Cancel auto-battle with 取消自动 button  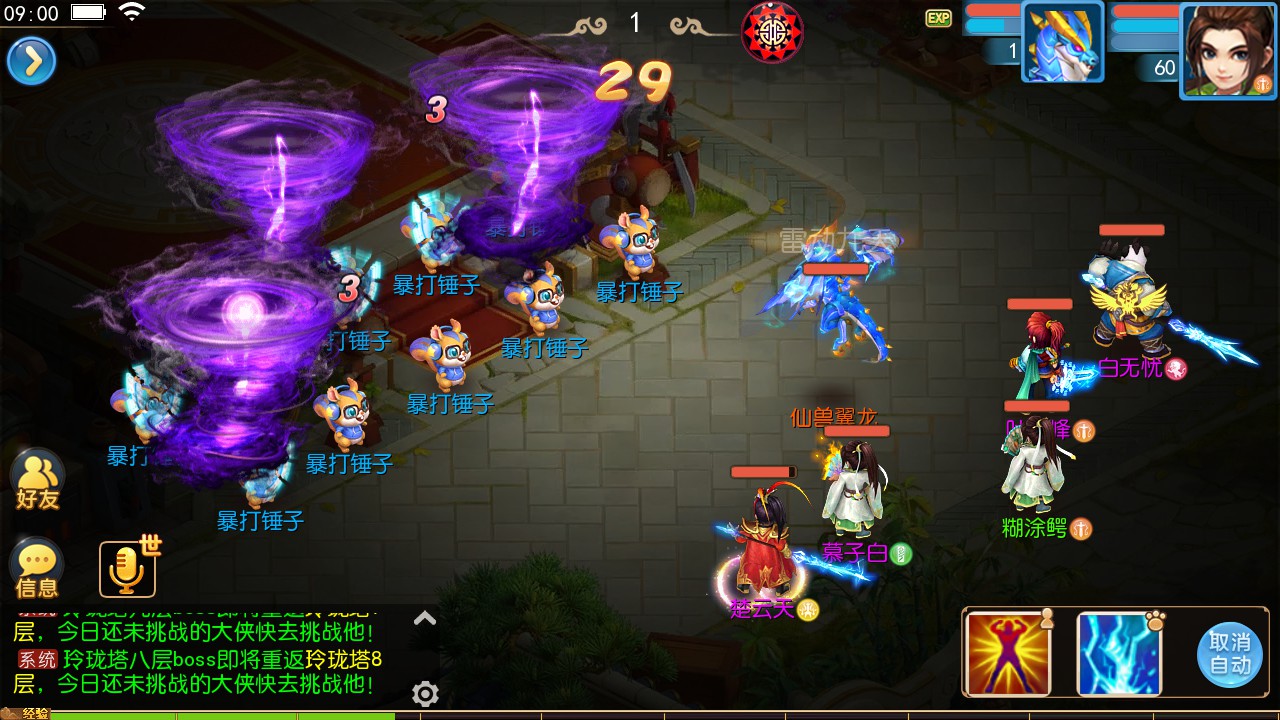(x=1229, y=653)
